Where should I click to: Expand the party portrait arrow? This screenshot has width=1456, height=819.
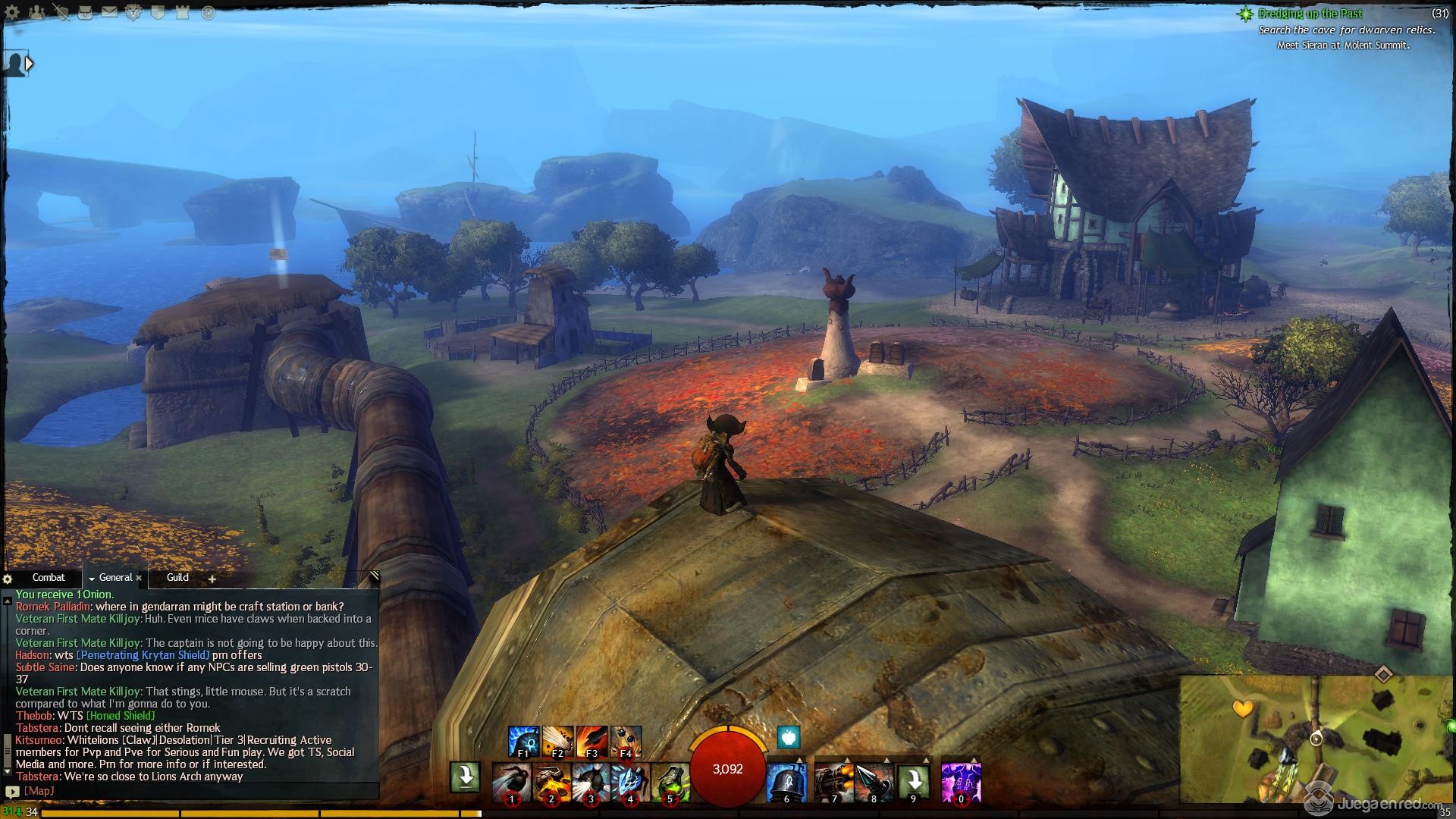(29, 64)
